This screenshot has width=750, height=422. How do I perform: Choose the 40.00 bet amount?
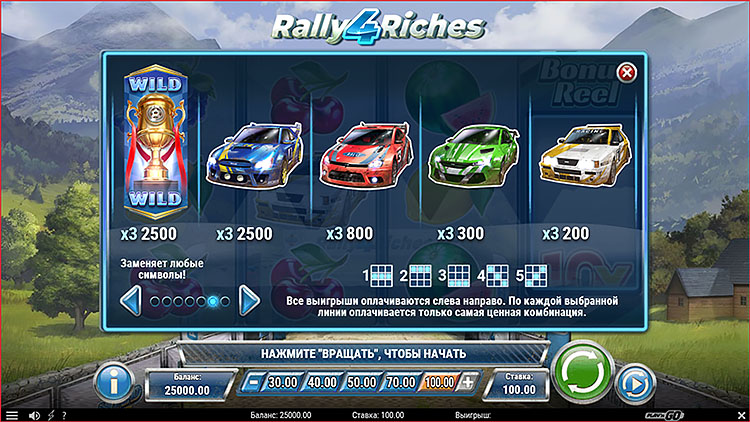click(x=322, y=382)
